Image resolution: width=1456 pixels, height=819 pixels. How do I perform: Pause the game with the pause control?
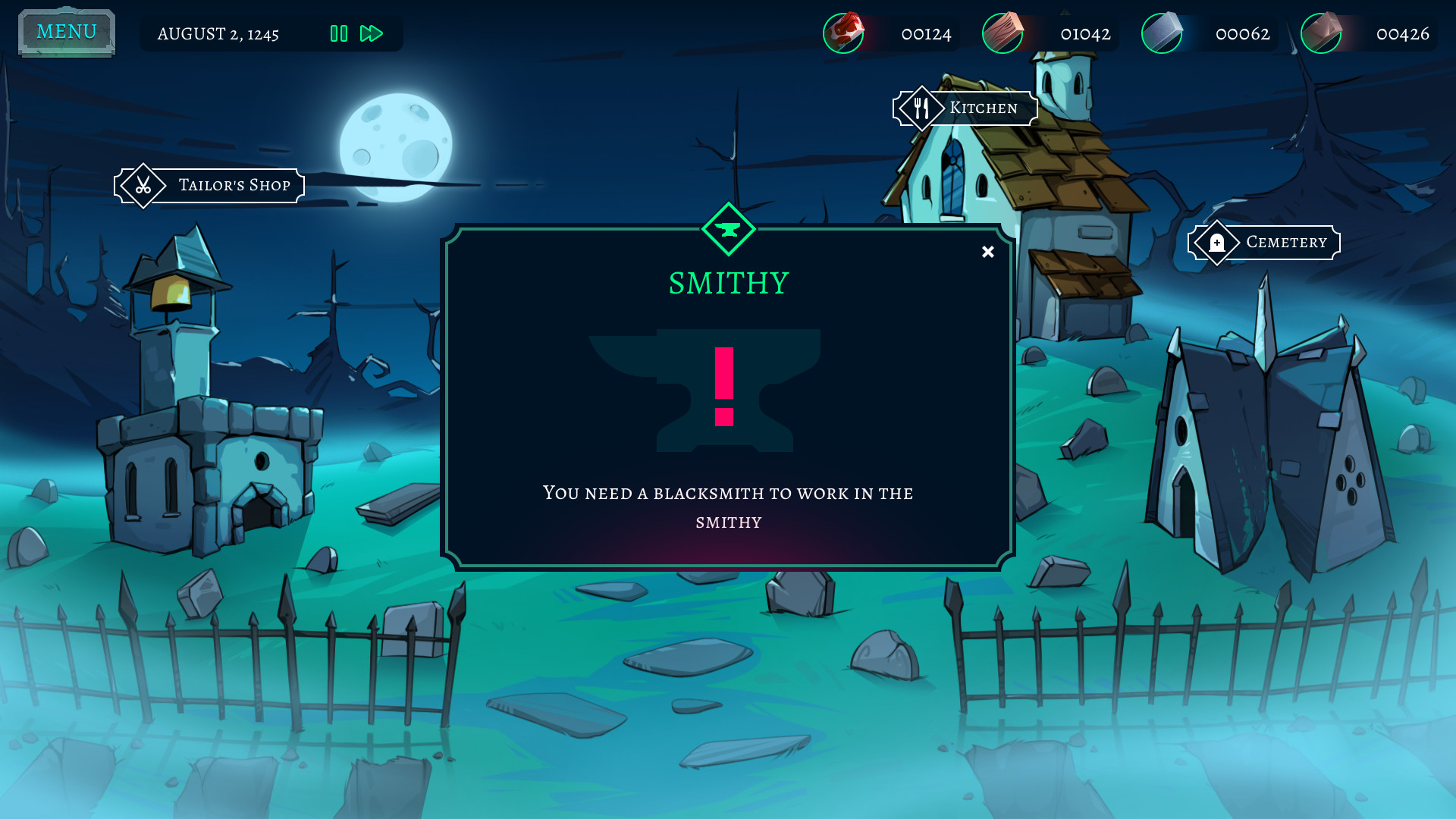click(x=339, y=33)
